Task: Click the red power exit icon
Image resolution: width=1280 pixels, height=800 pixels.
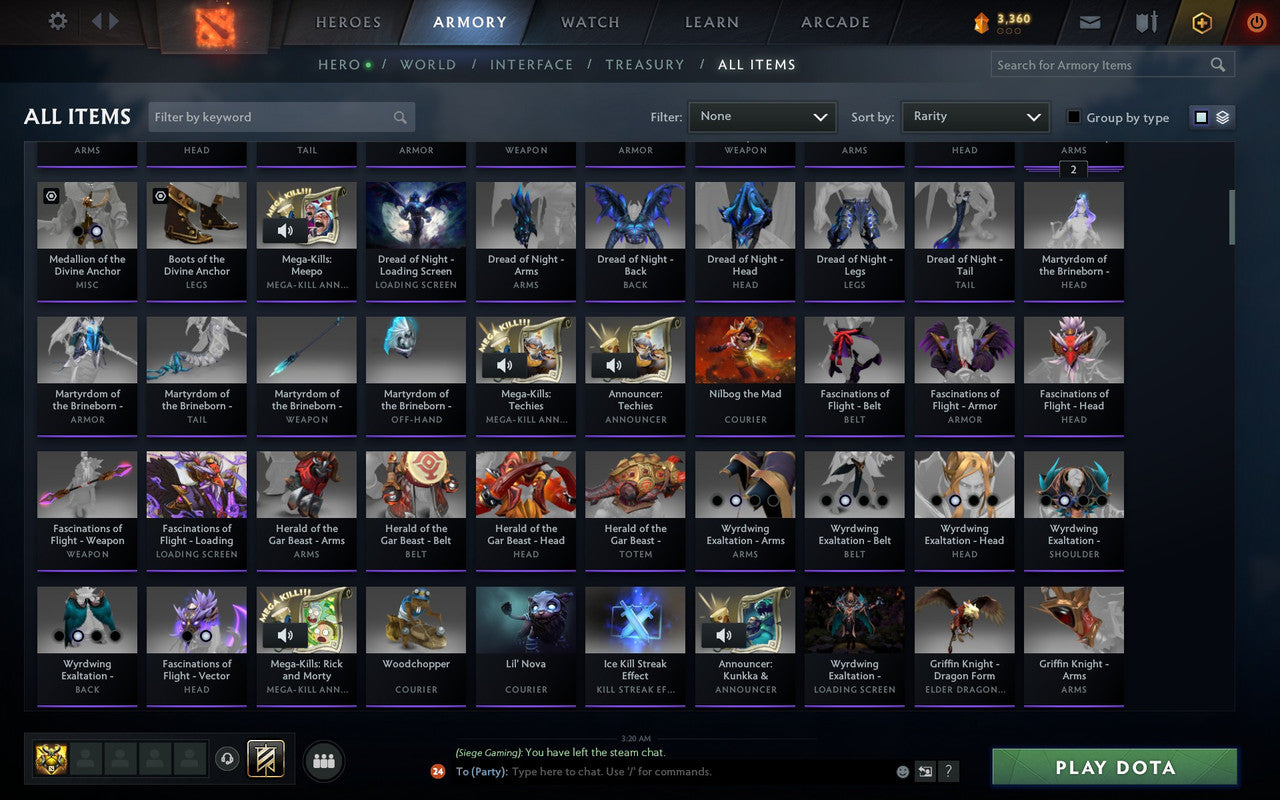Action: 1256,22
